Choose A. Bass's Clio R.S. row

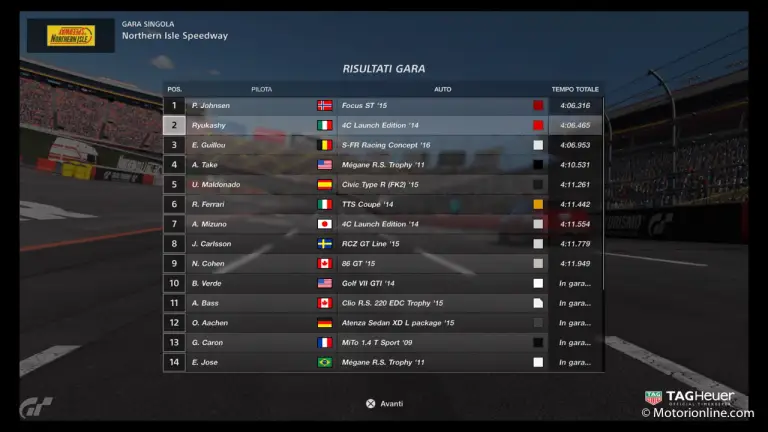[x=383, y=303]
